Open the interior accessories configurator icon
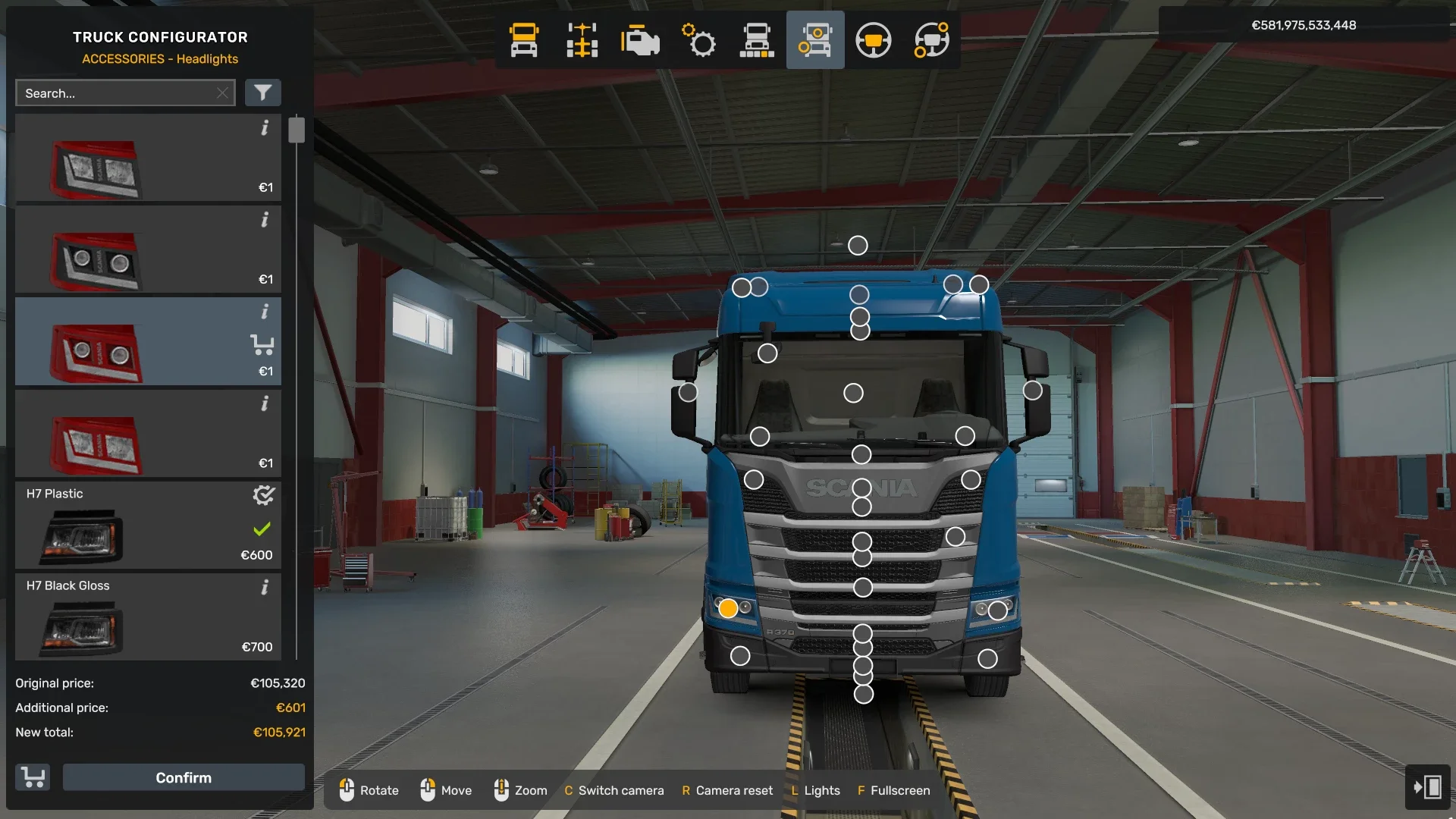1456x819 pixels. (x=930, y=40)
